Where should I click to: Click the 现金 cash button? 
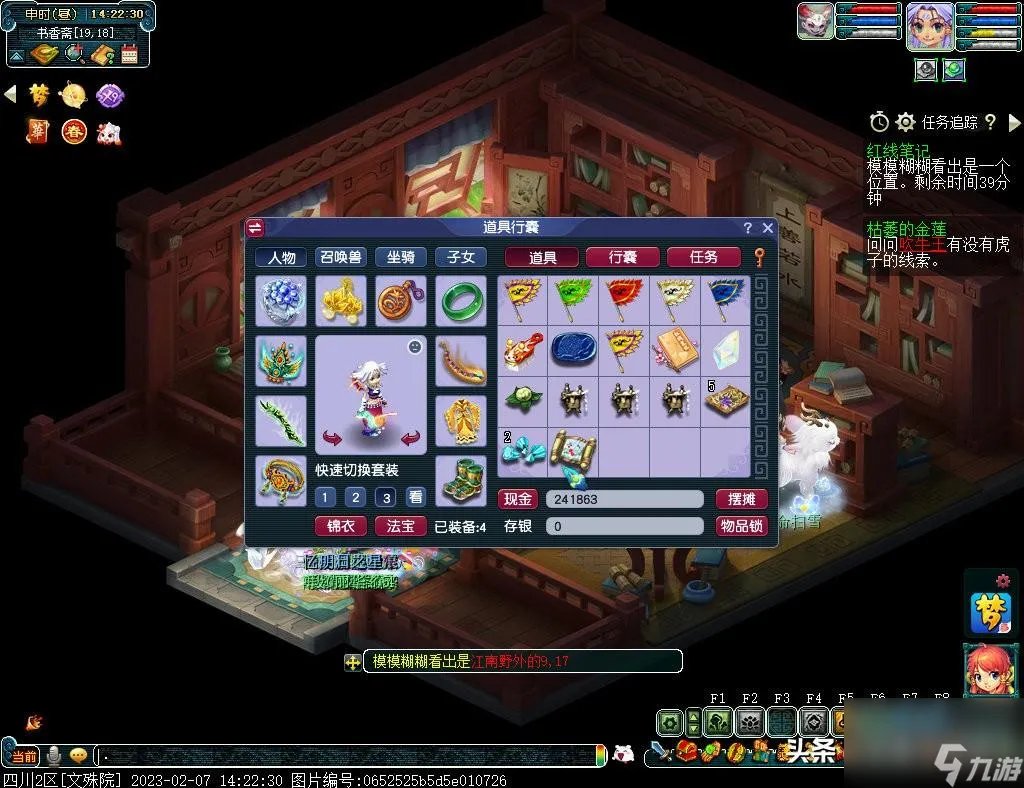(518, 499)
